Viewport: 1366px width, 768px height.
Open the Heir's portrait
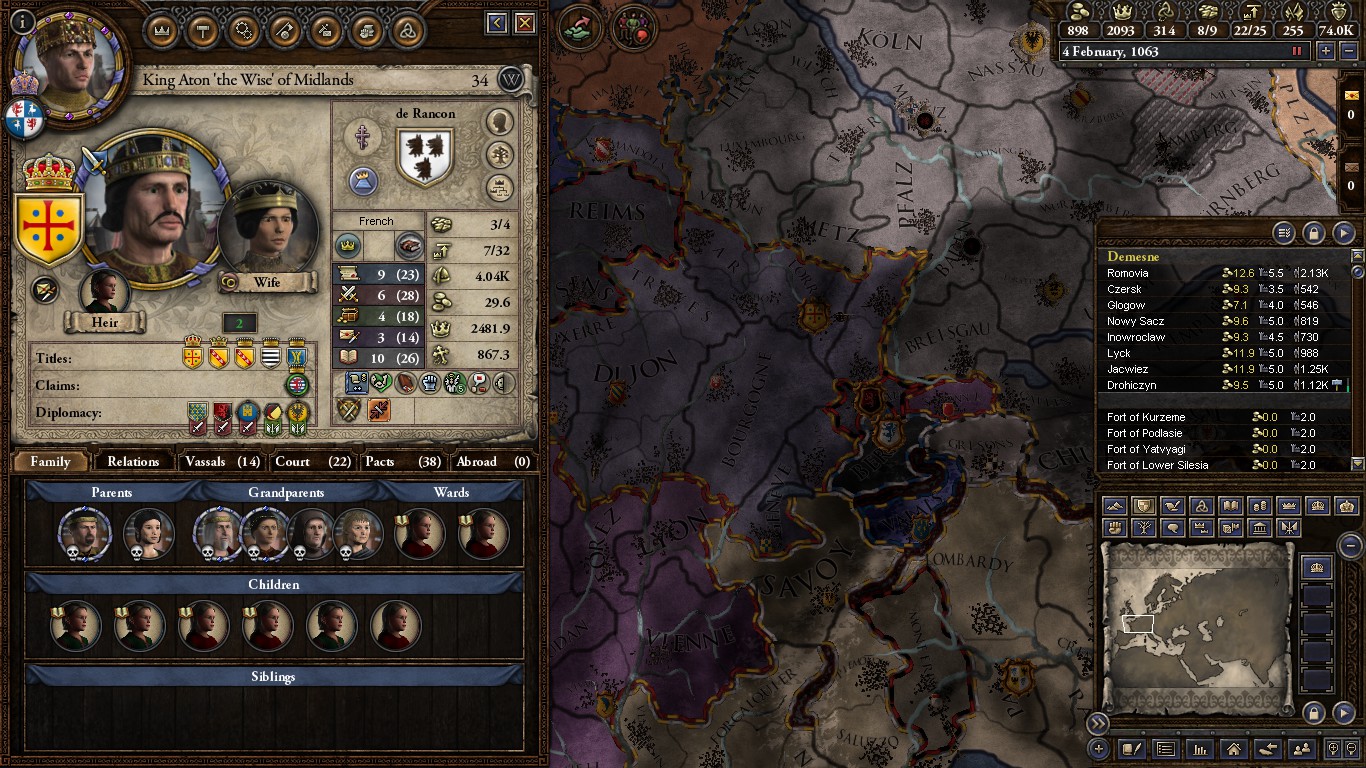click(105, 294)
